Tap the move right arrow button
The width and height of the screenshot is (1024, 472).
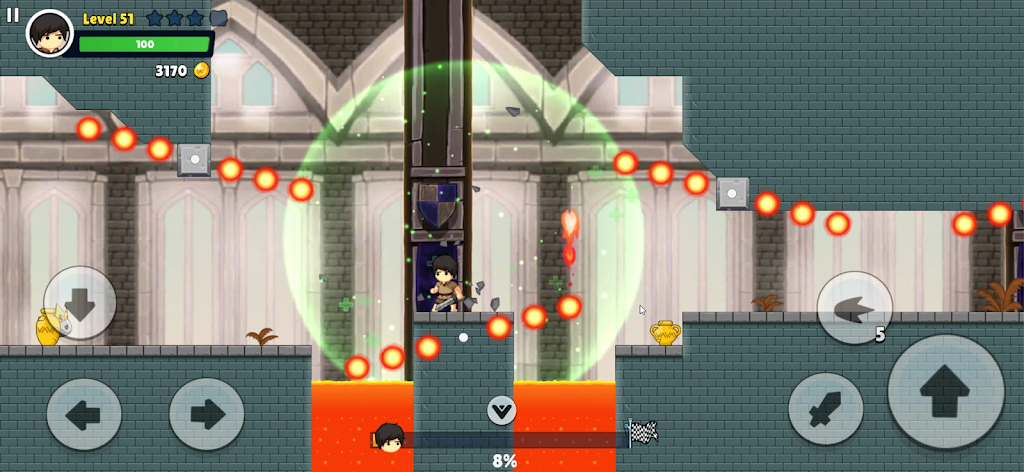[x=207, y=413]
